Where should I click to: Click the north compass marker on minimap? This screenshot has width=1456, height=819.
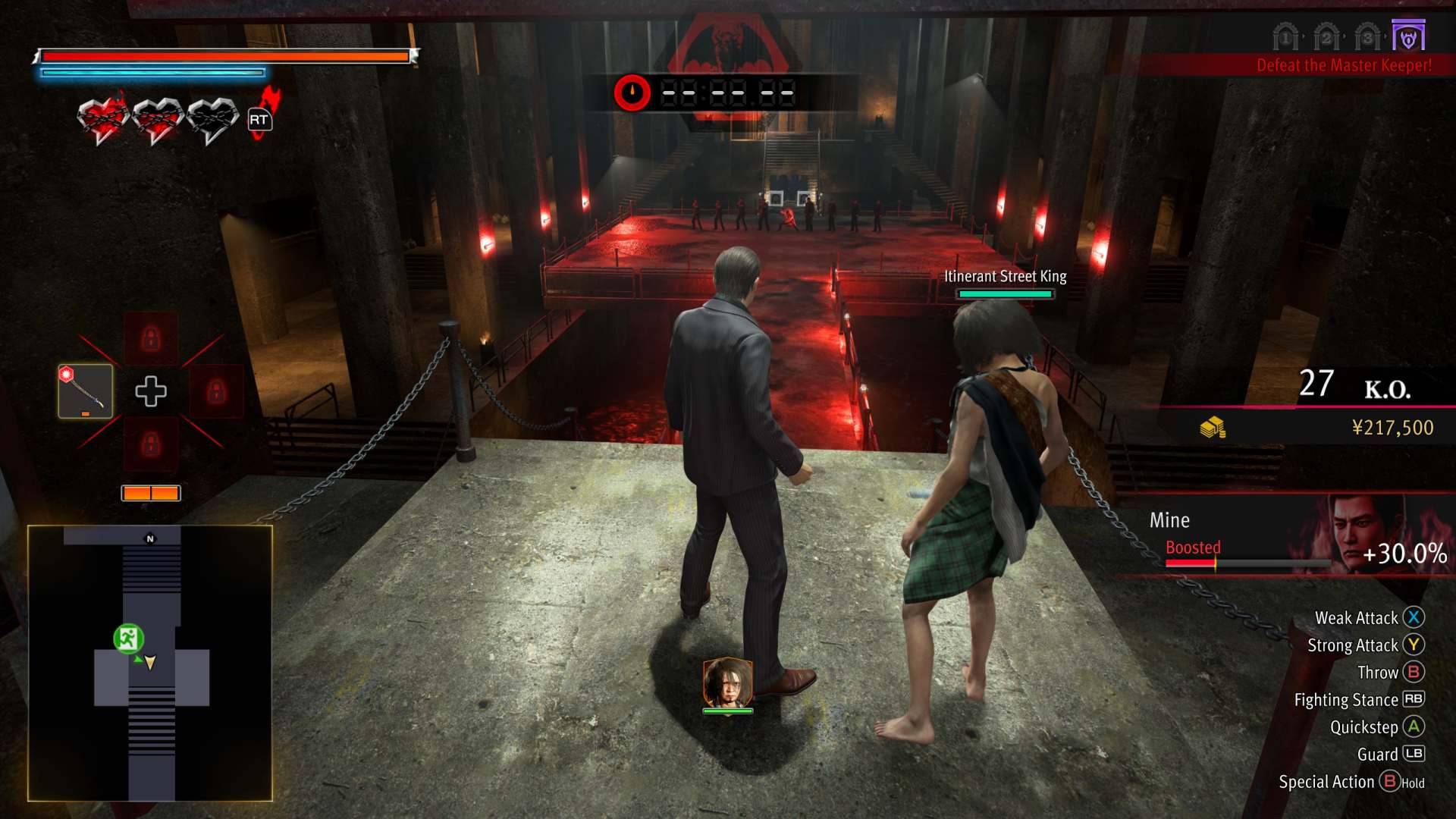click(x=150, y=538)
